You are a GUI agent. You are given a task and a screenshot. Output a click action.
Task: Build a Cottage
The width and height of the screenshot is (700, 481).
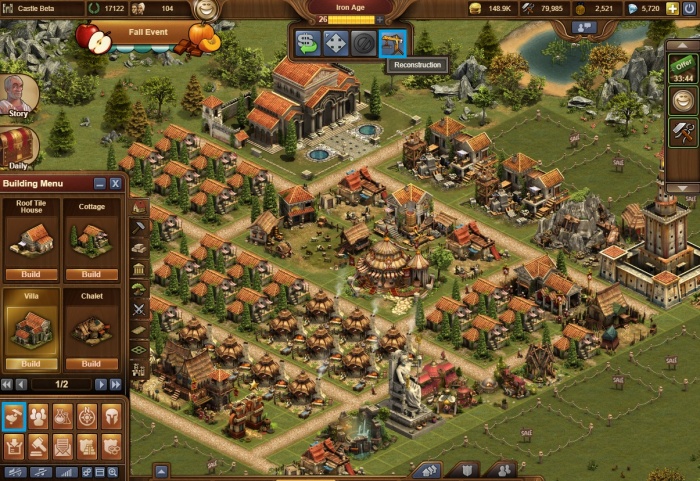click(91, 274)
